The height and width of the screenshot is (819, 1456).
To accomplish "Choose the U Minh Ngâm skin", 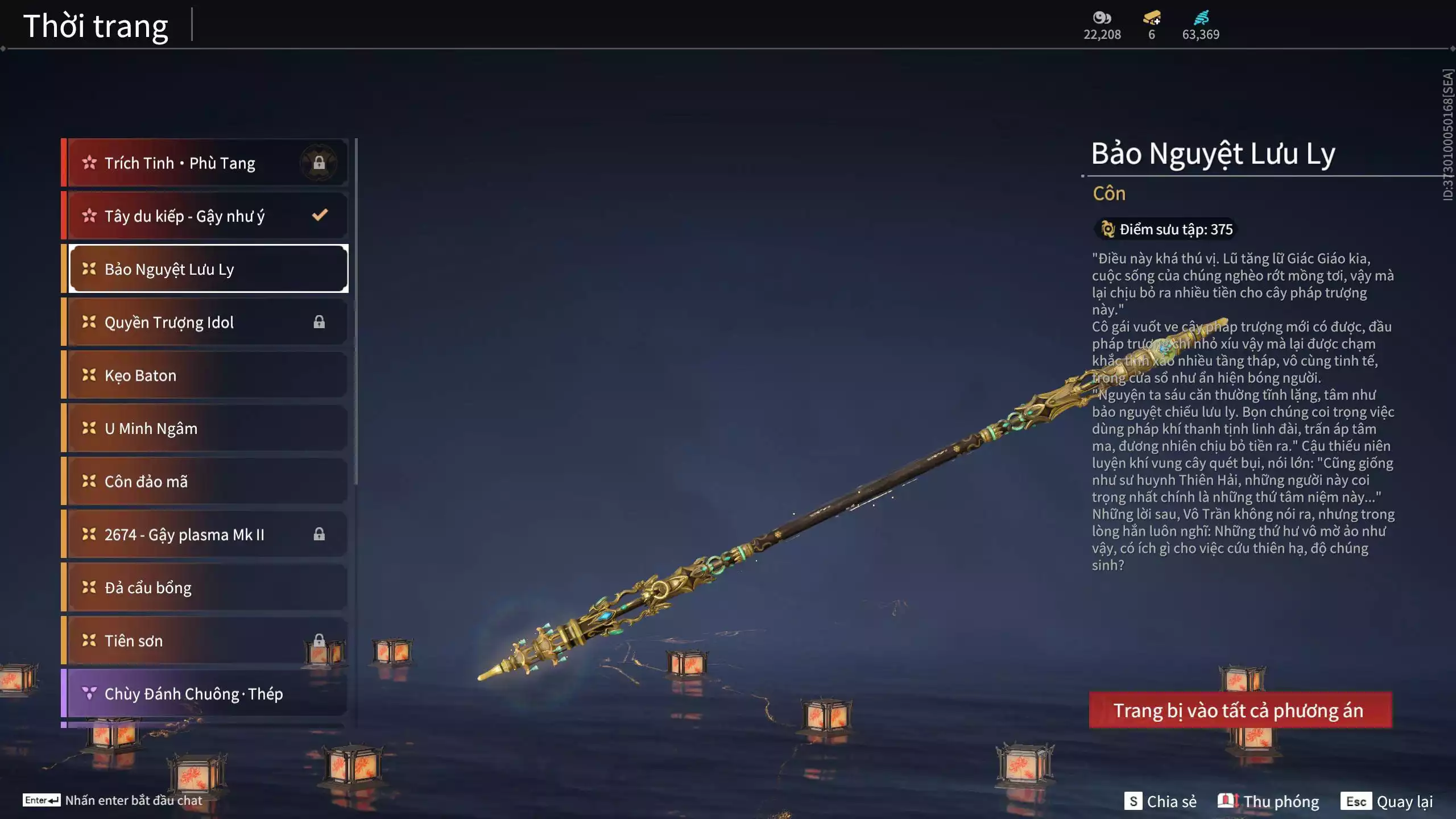I will click(205, 428).
